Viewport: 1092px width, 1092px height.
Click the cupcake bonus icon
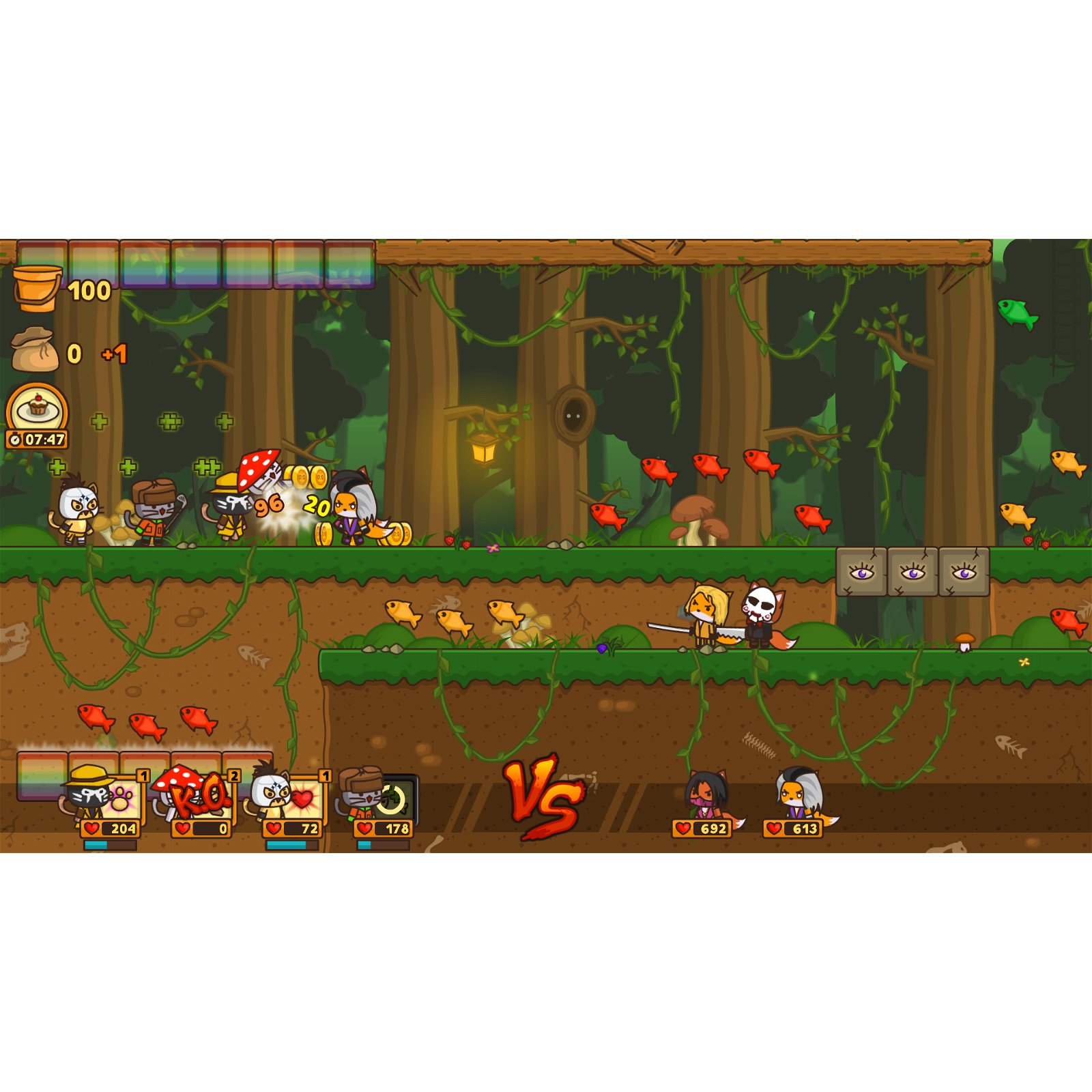[38, 409]
